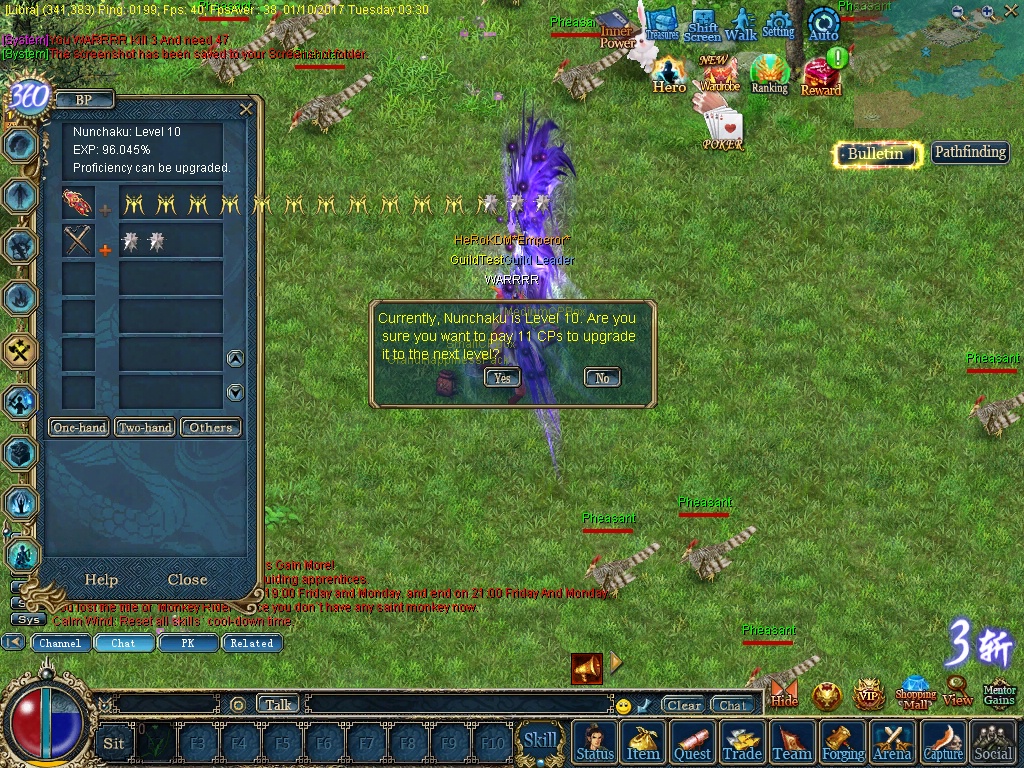Decline the Nunchaku upgrade with No
Viewport: 1024px width, 768px height.
[602, 377]
